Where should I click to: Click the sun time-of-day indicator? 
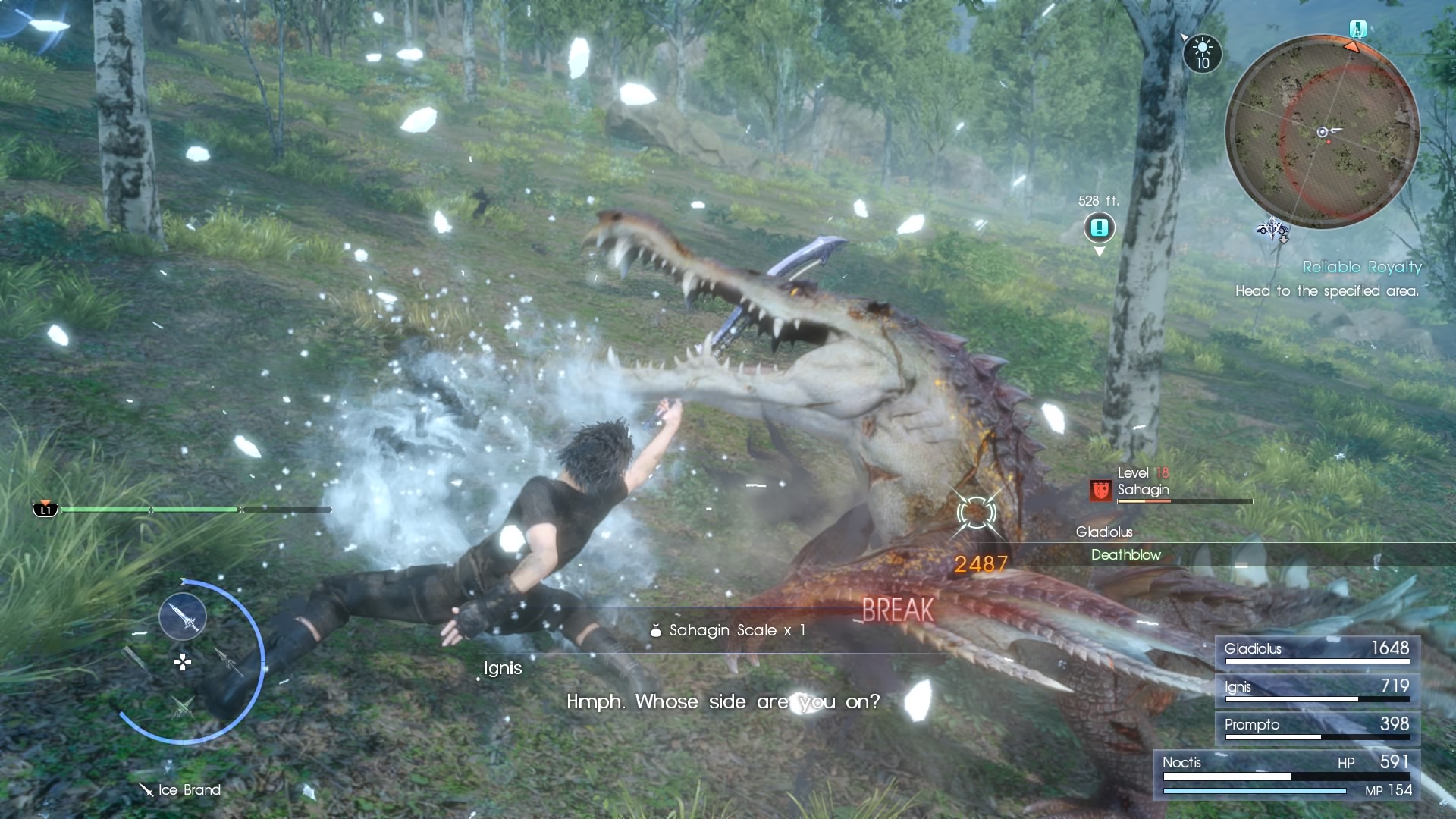tap(1203, 54)
